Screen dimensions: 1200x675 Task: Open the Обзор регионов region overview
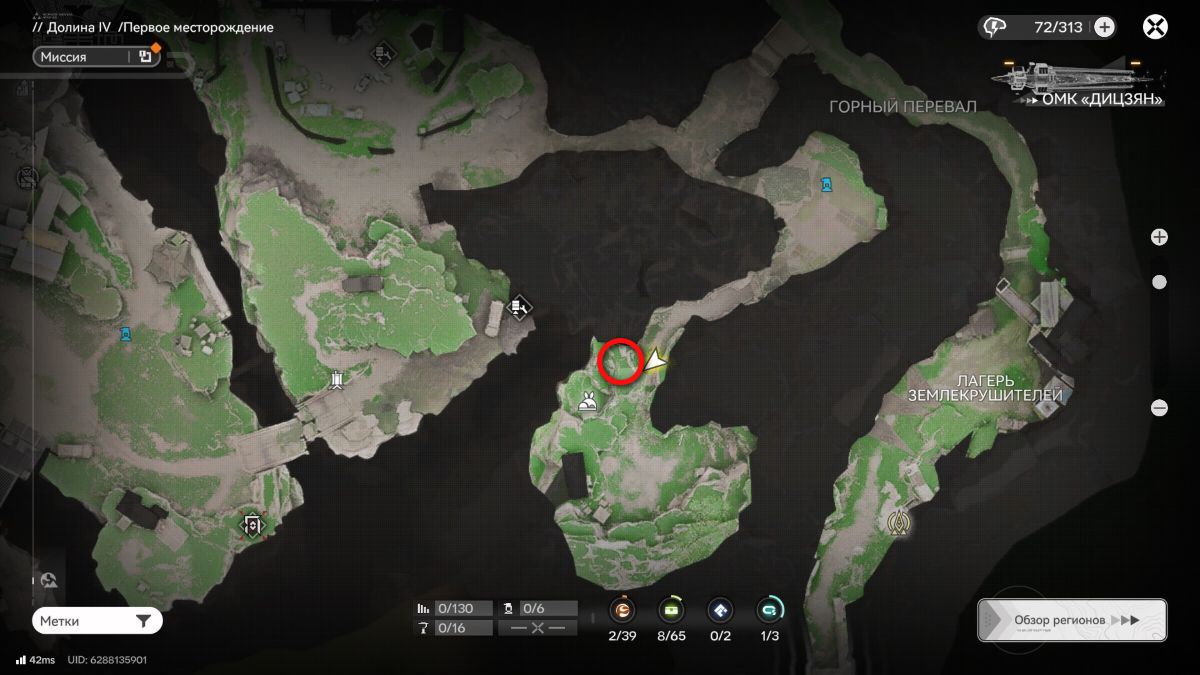click(x=1072, y=620)
